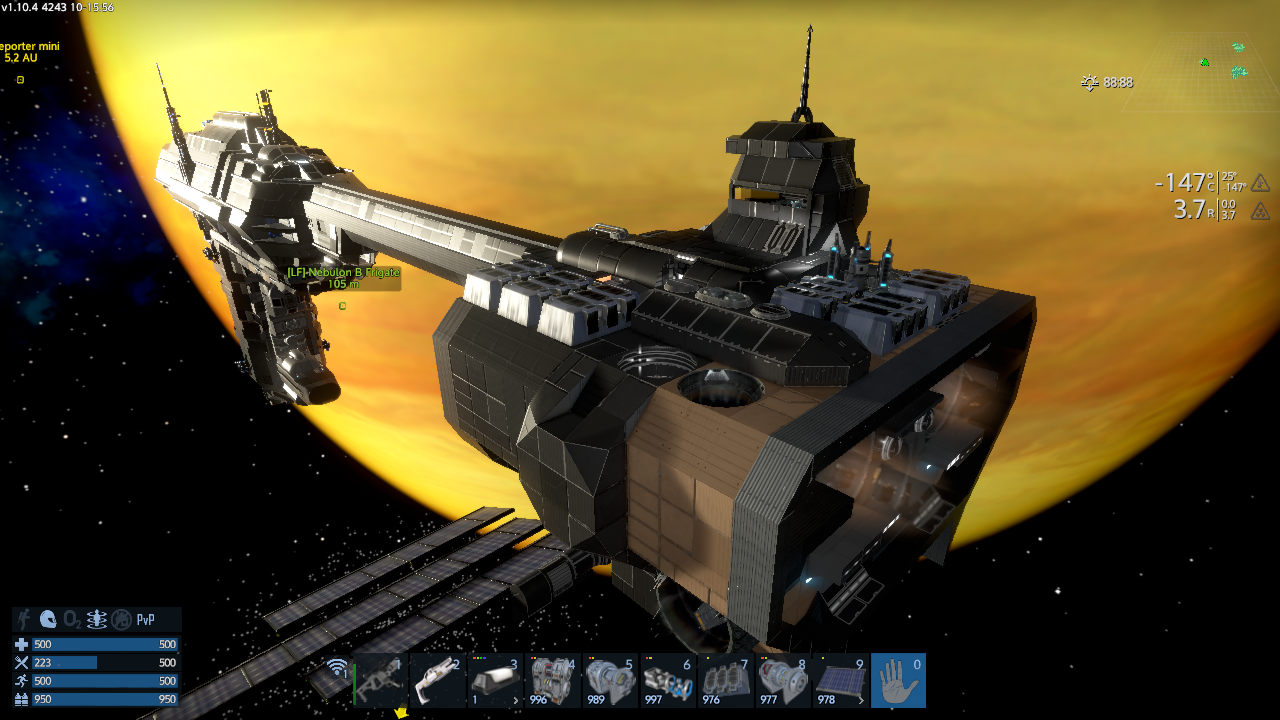1280x720 pixels.
Task: Toggle the helmet status icon
Action: coord(48,620)
